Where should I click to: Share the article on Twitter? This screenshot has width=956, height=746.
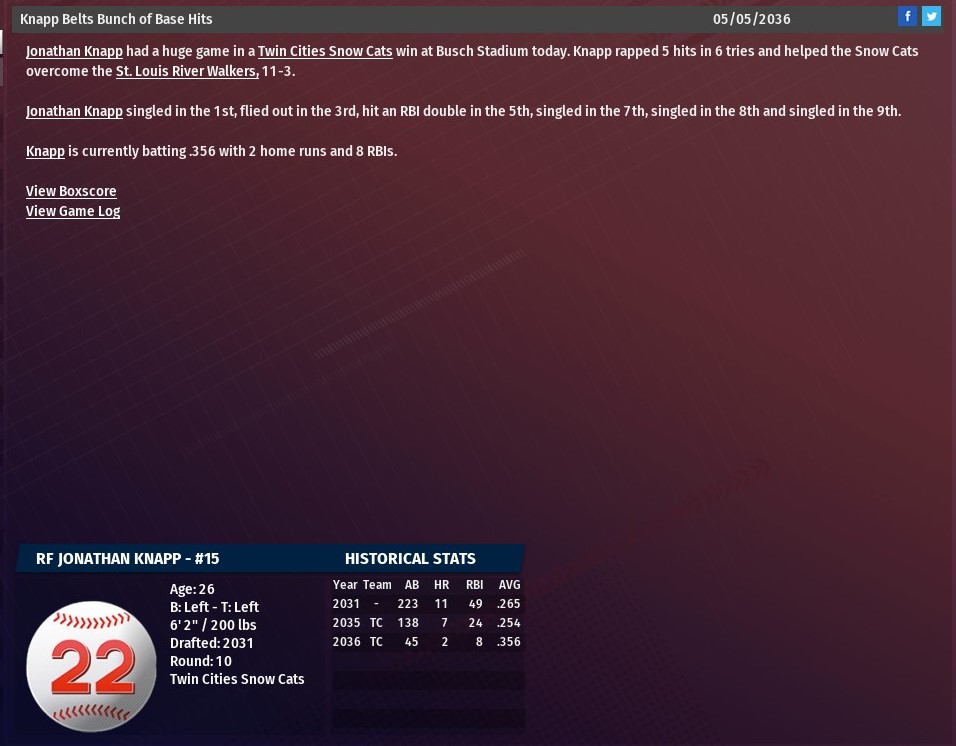point(931,16)
